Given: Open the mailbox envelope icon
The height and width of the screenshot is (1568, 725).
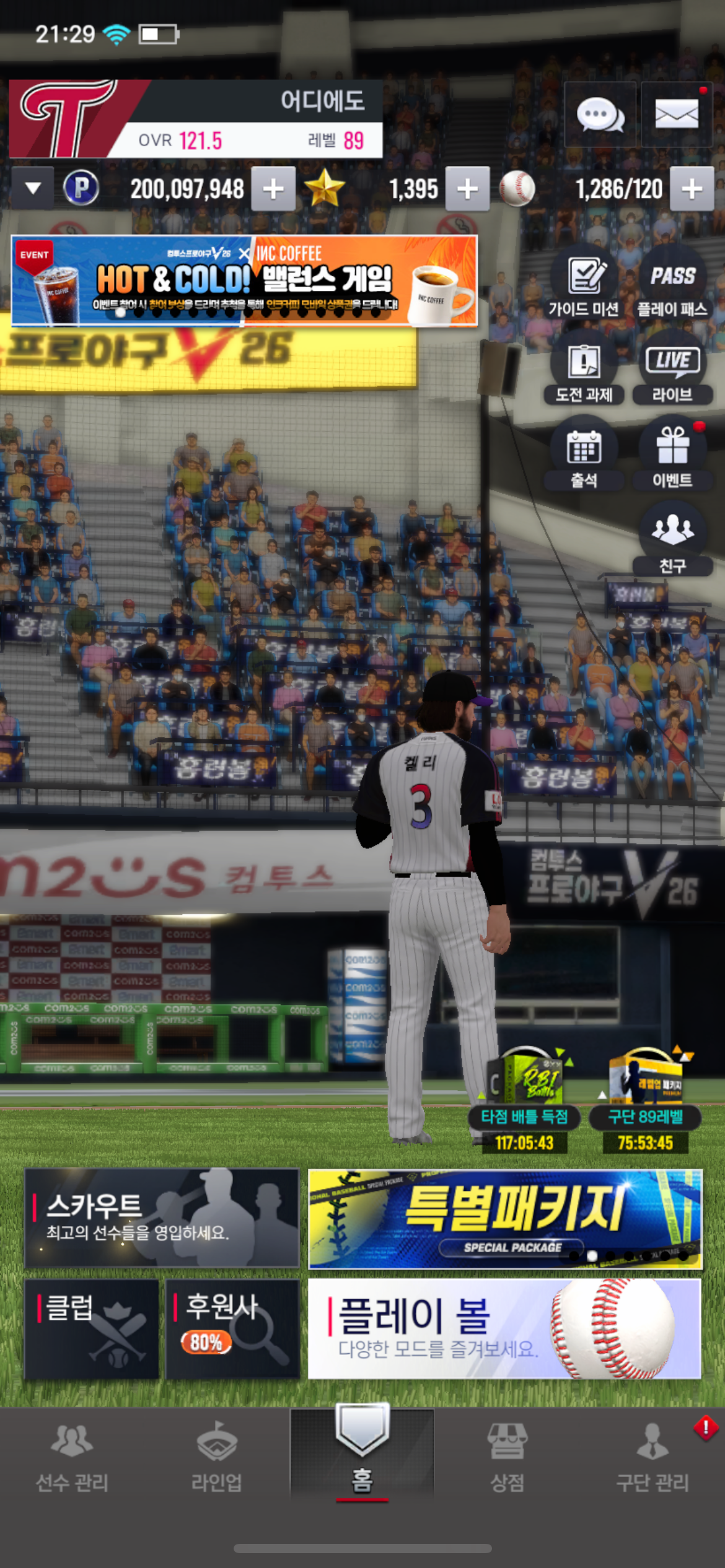Looking at the screenshot, I should point(676,115).
